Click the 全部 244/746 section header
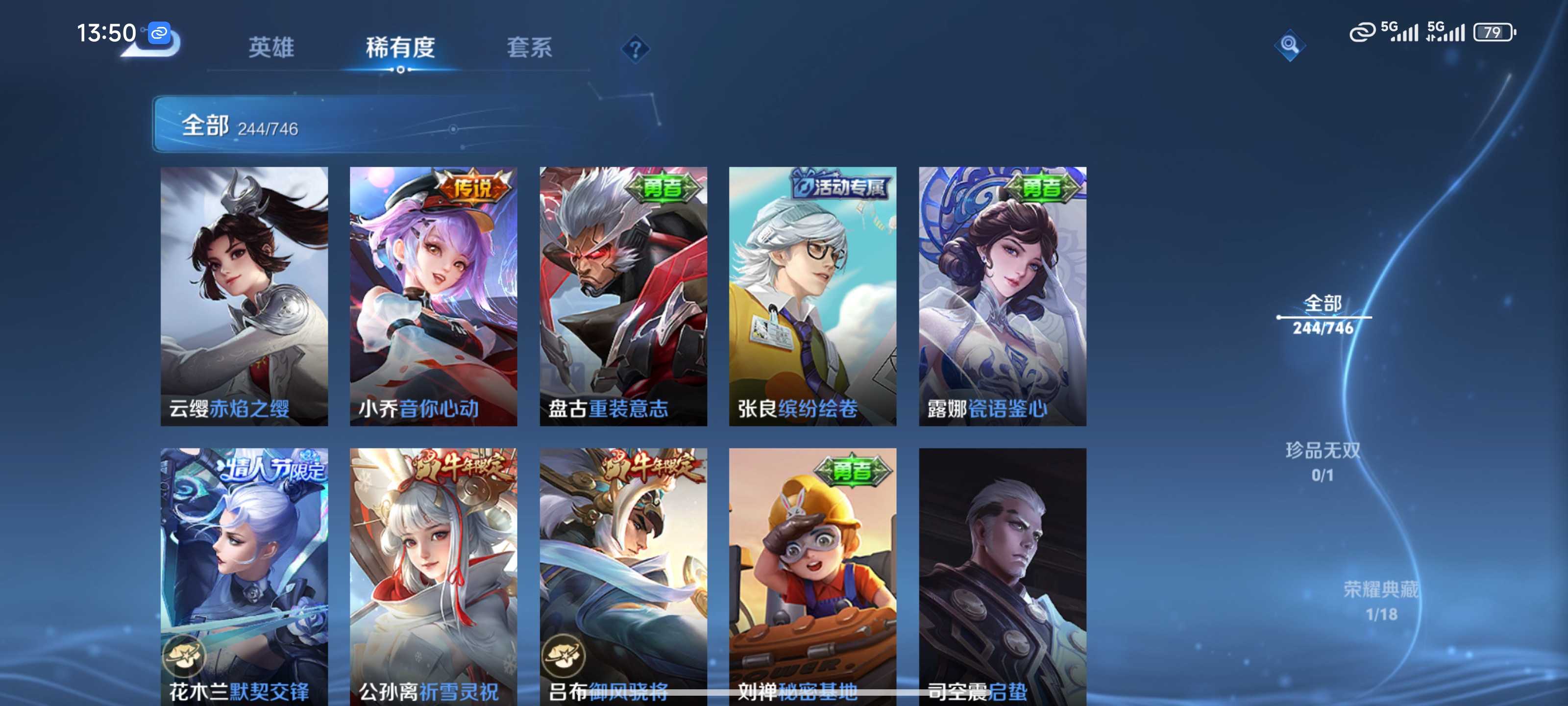1568x706 pixels. [240, 125]
